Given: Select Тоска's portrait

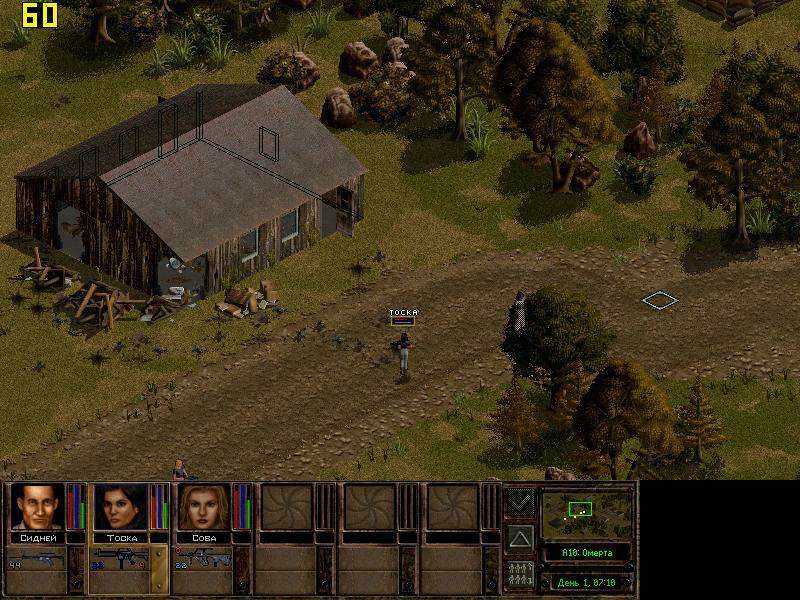Looking at the screenshot, I should point(120,507).
